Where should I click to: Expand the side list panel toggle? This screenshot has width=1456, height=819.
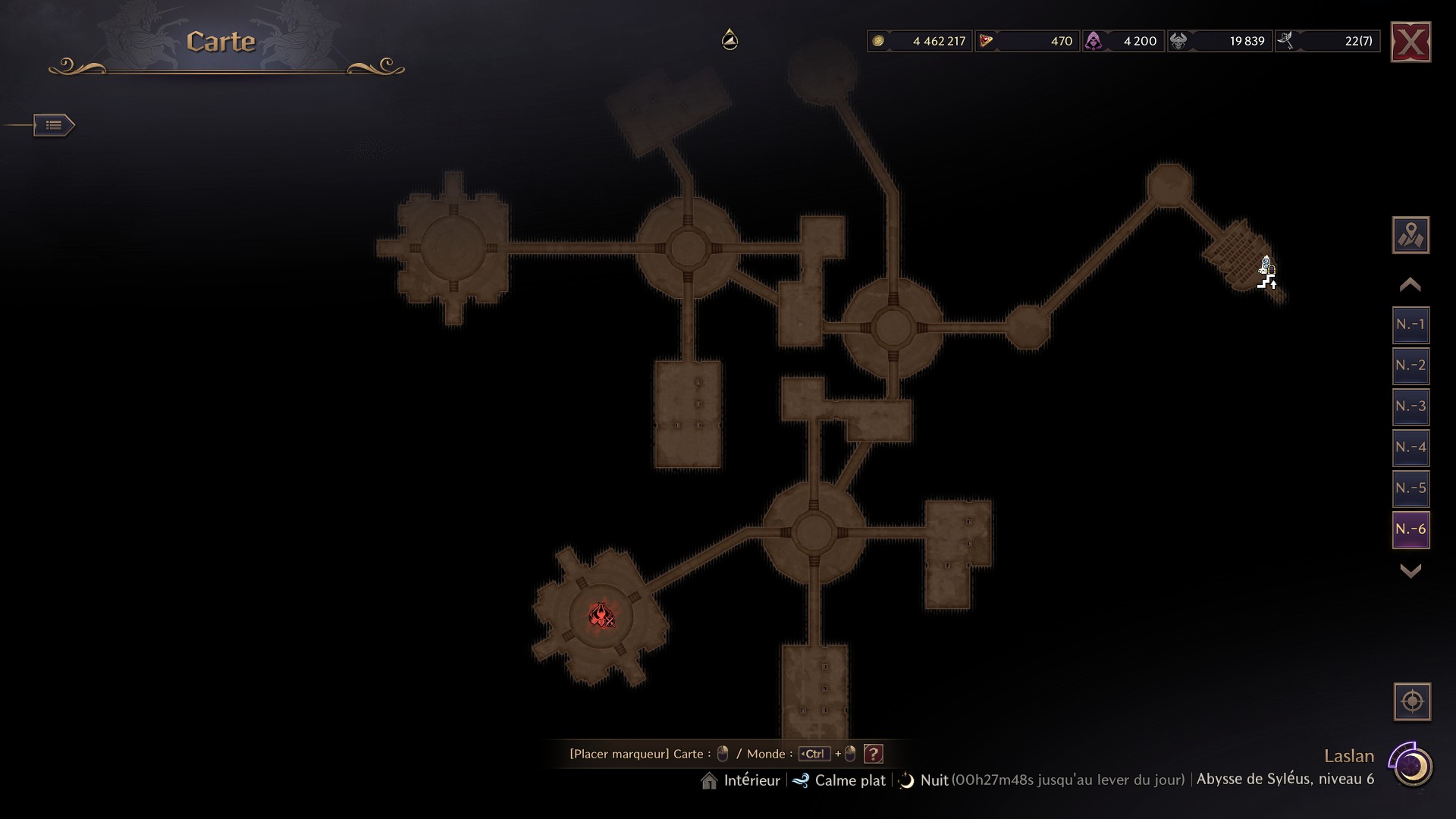[54, 125]
